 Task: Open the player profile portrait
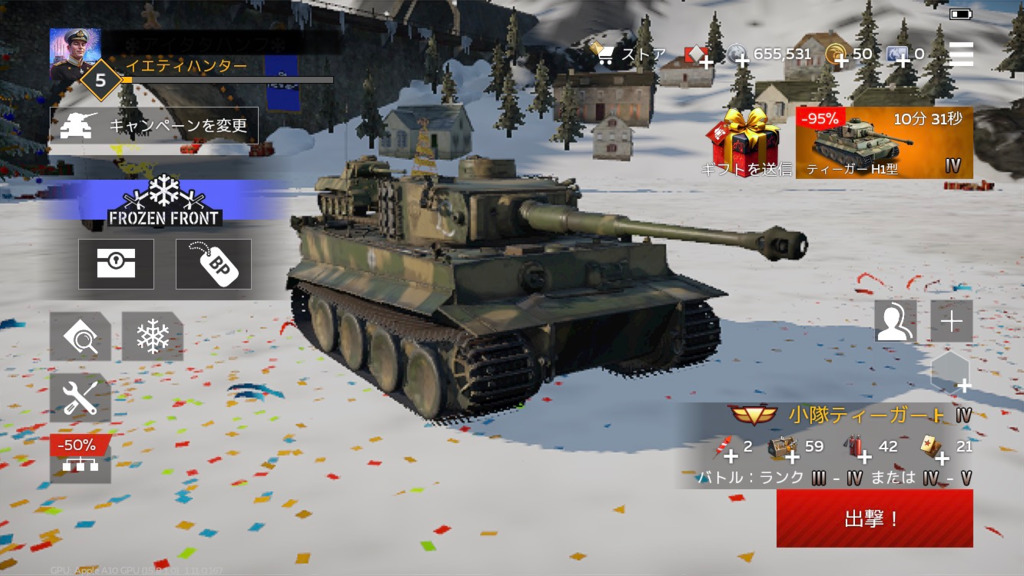point(74,52)
